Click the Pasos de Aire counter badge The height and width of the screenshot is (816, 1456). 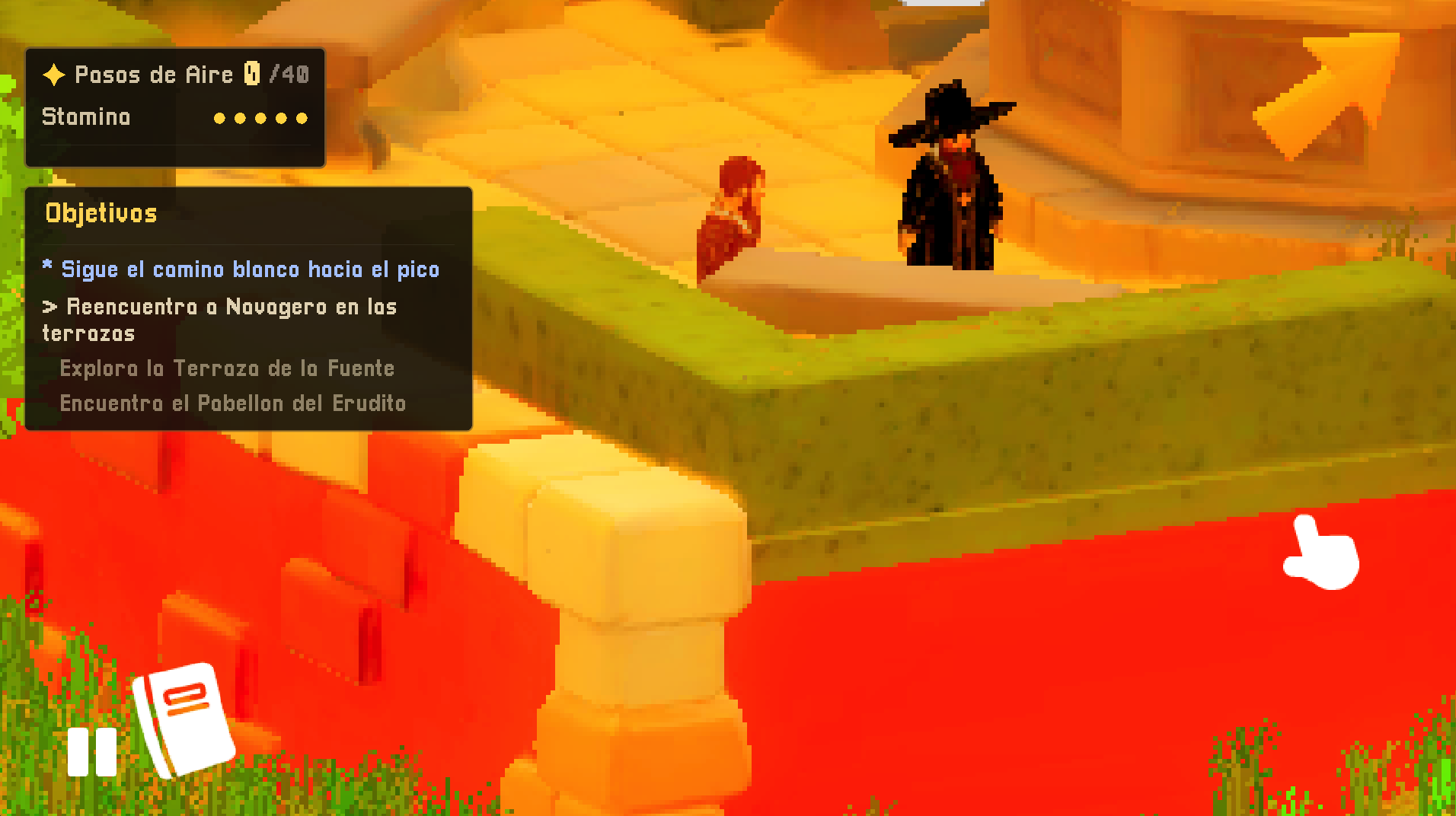point(253,74)
